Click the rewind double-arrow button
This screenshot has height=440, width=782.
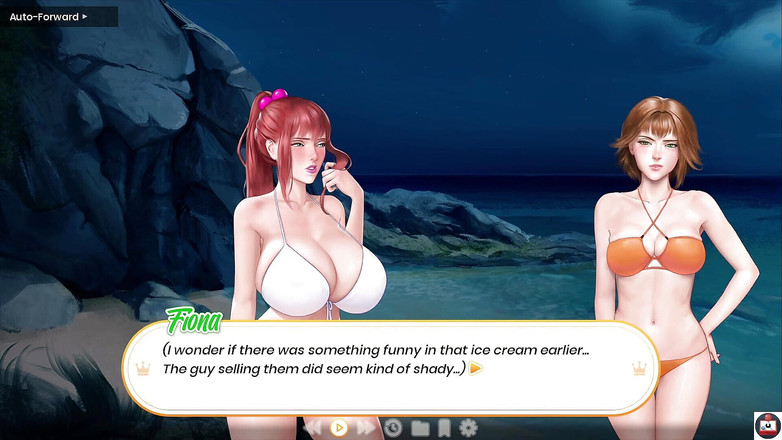(313, 428)
